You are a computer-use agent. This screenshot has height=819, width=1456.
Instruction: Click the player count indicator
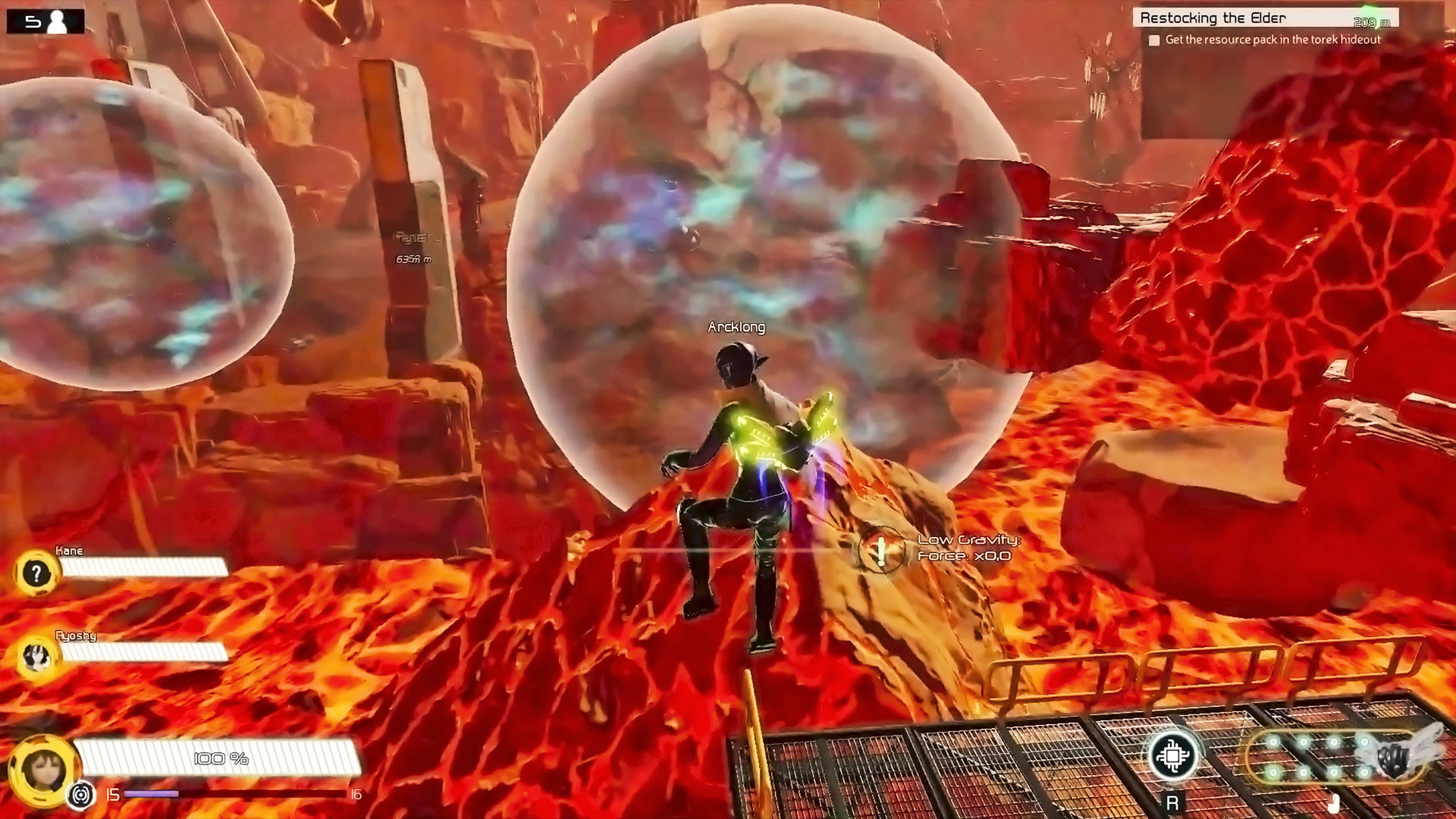click(45, 21)
